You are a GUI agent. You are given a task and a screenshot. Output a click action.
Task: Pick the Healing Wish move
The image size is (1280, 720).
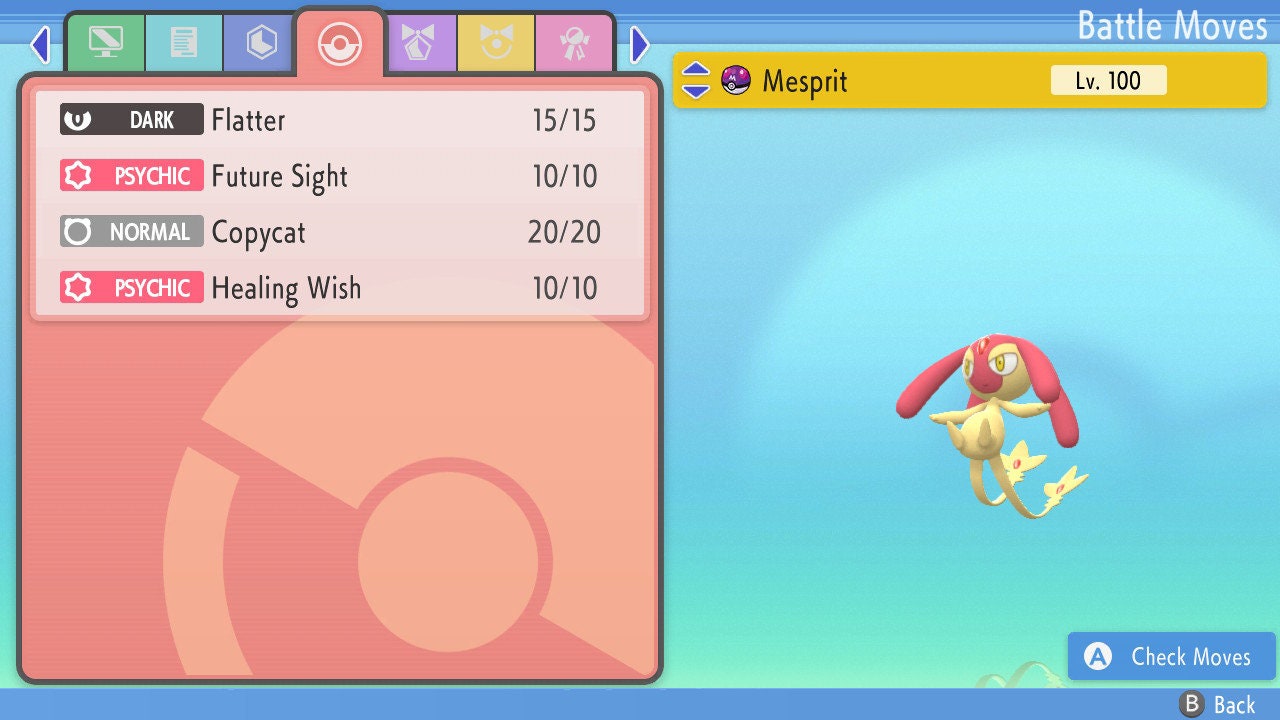coord(340,288)
